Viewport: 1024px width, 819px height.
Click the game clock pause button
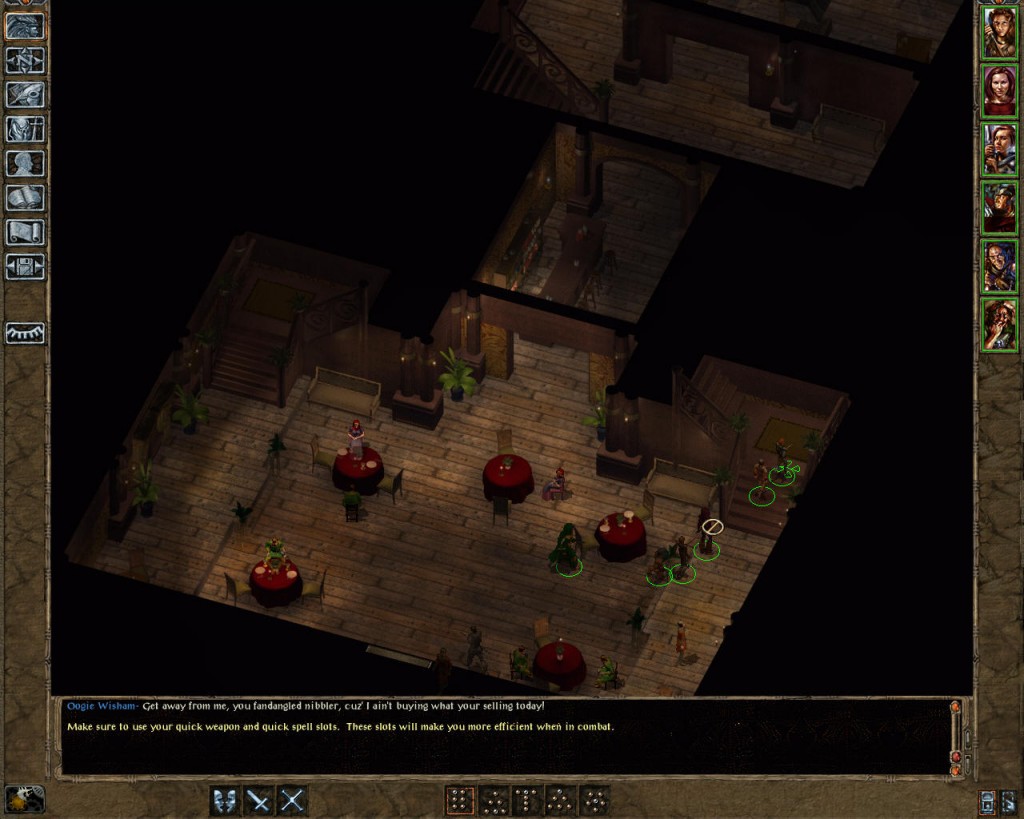point(24,799)
